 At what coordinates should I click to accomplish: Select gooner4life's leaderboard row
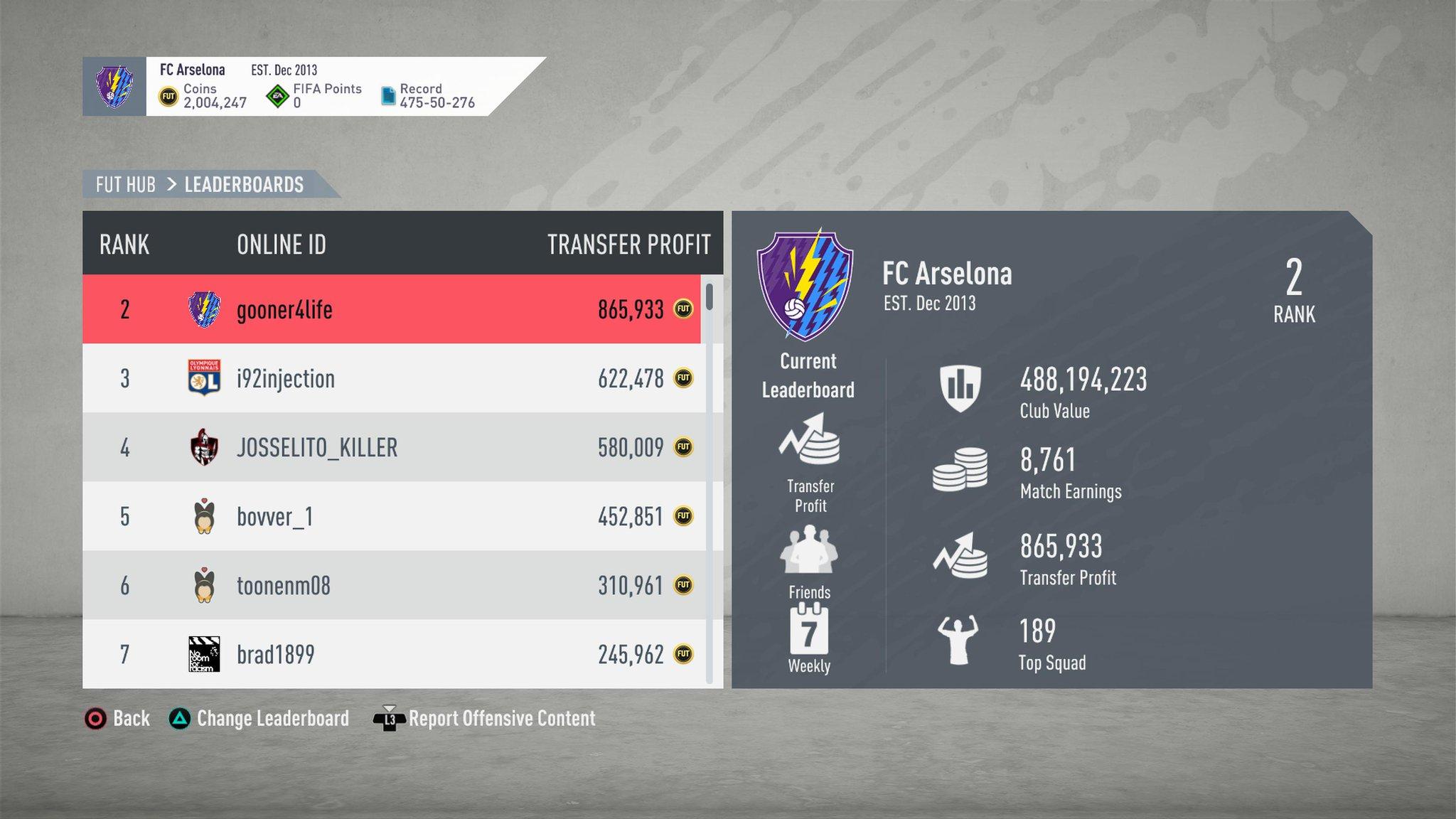tap(391, 309)
